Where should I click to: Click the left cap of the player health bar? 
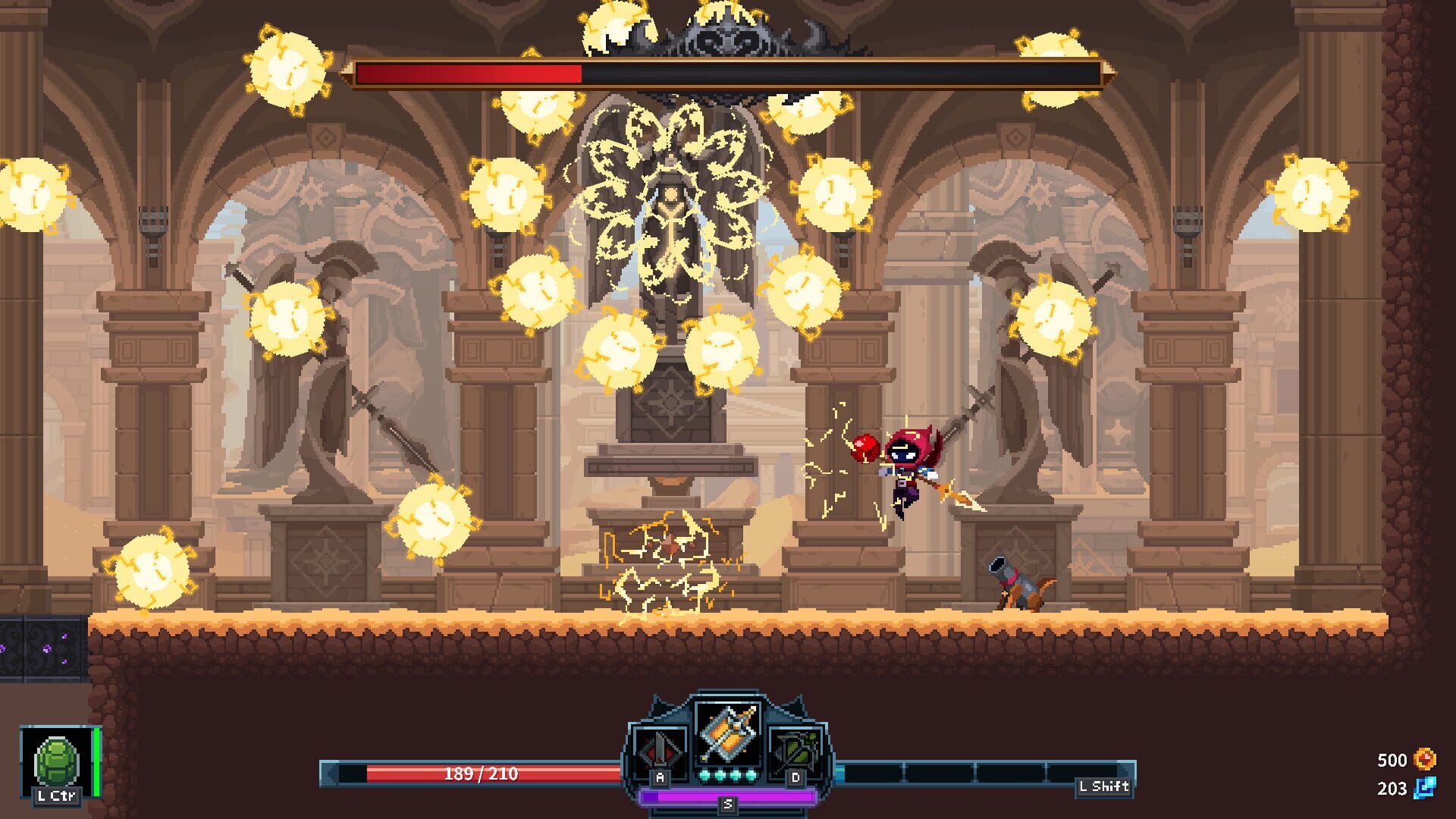point(331,773)
